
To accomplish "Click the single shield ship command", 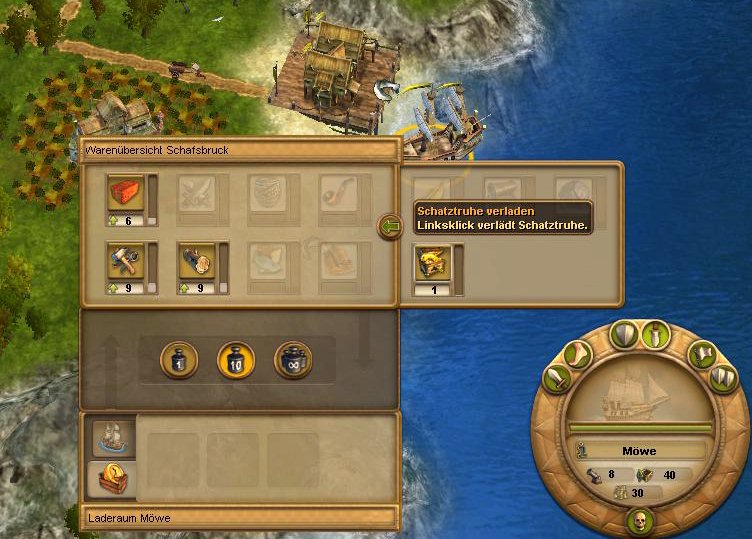I will (623, 333).
